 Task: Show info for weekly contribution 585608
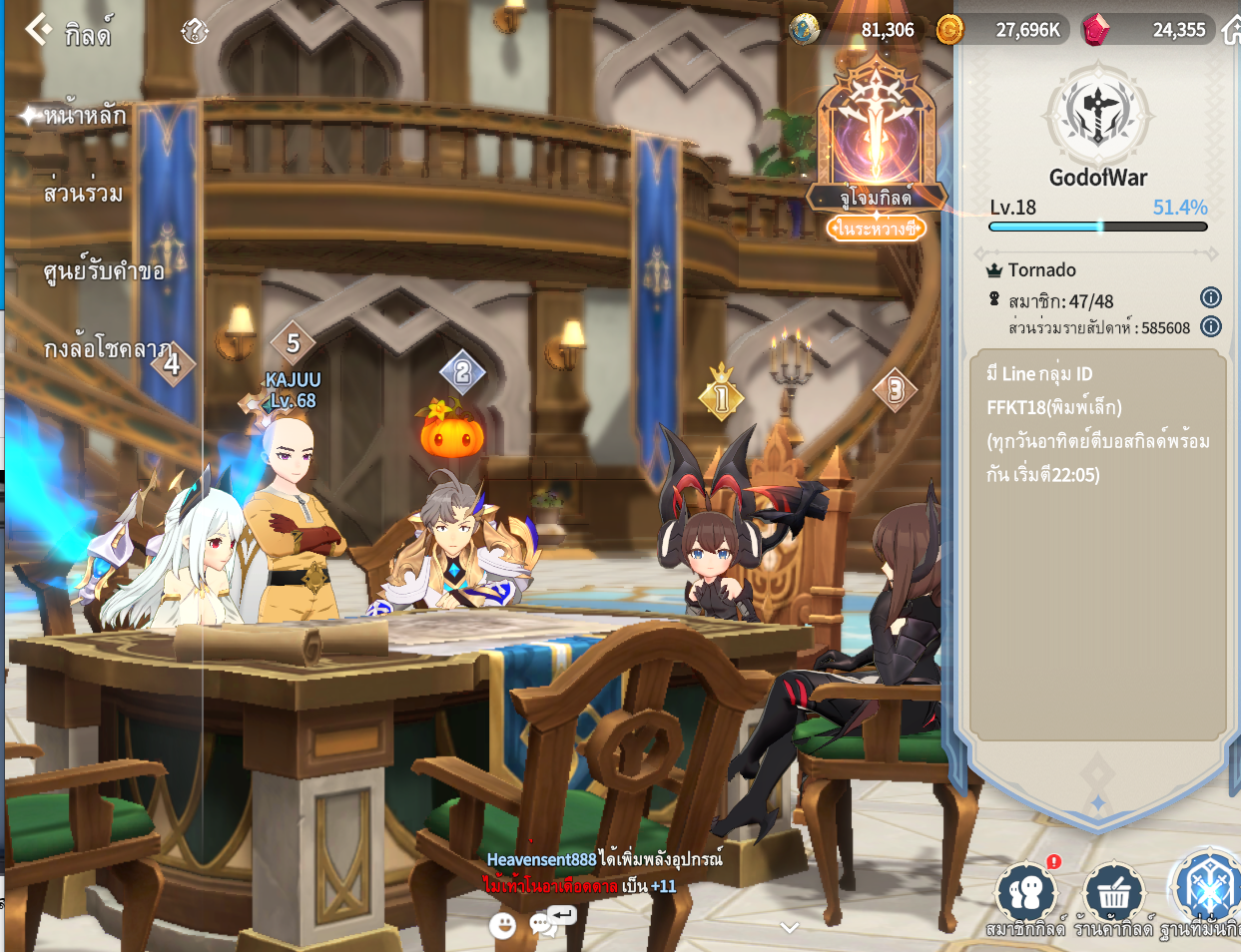(1210, 326)
